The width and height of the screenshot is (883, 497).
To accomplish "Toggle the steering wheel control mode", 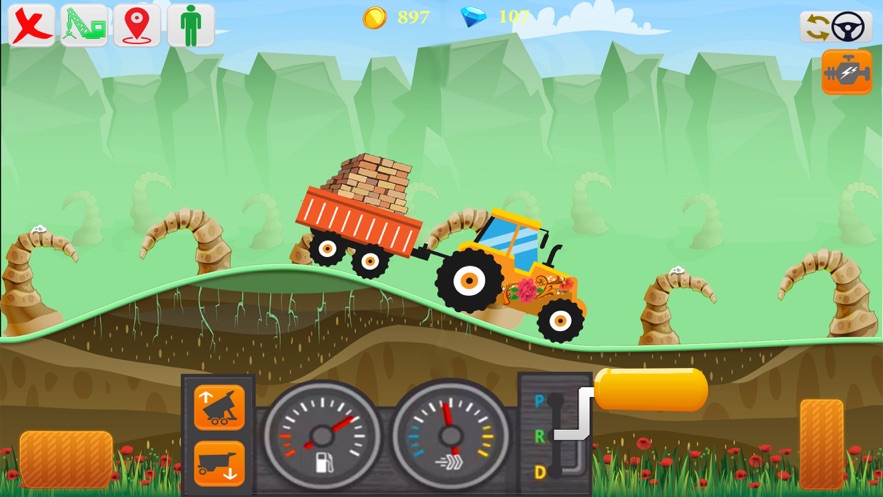I will [x=836, y=27].
